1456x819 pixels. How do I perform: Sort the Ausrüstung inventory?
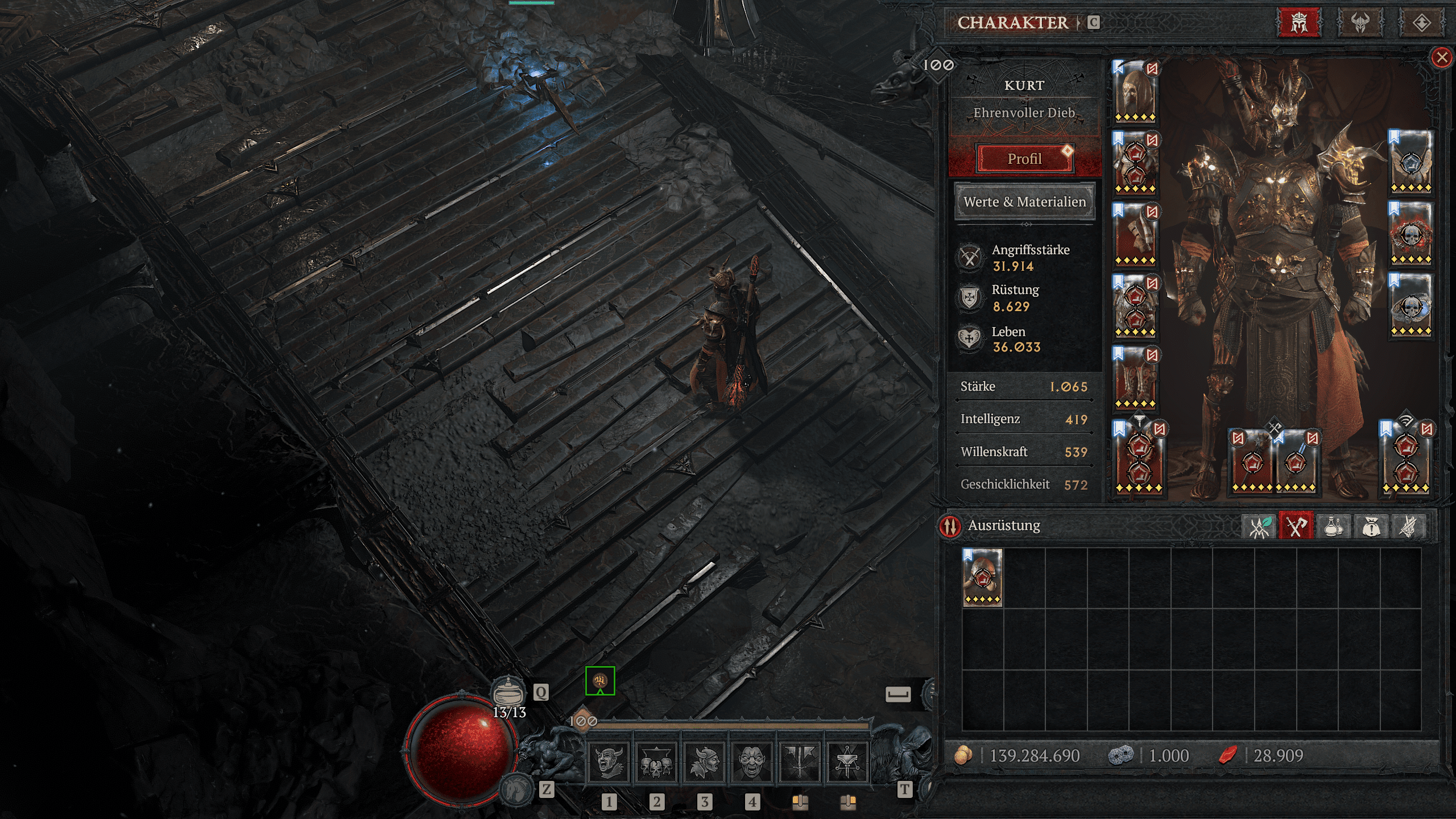pyautogui.click(x=950, y=526)
